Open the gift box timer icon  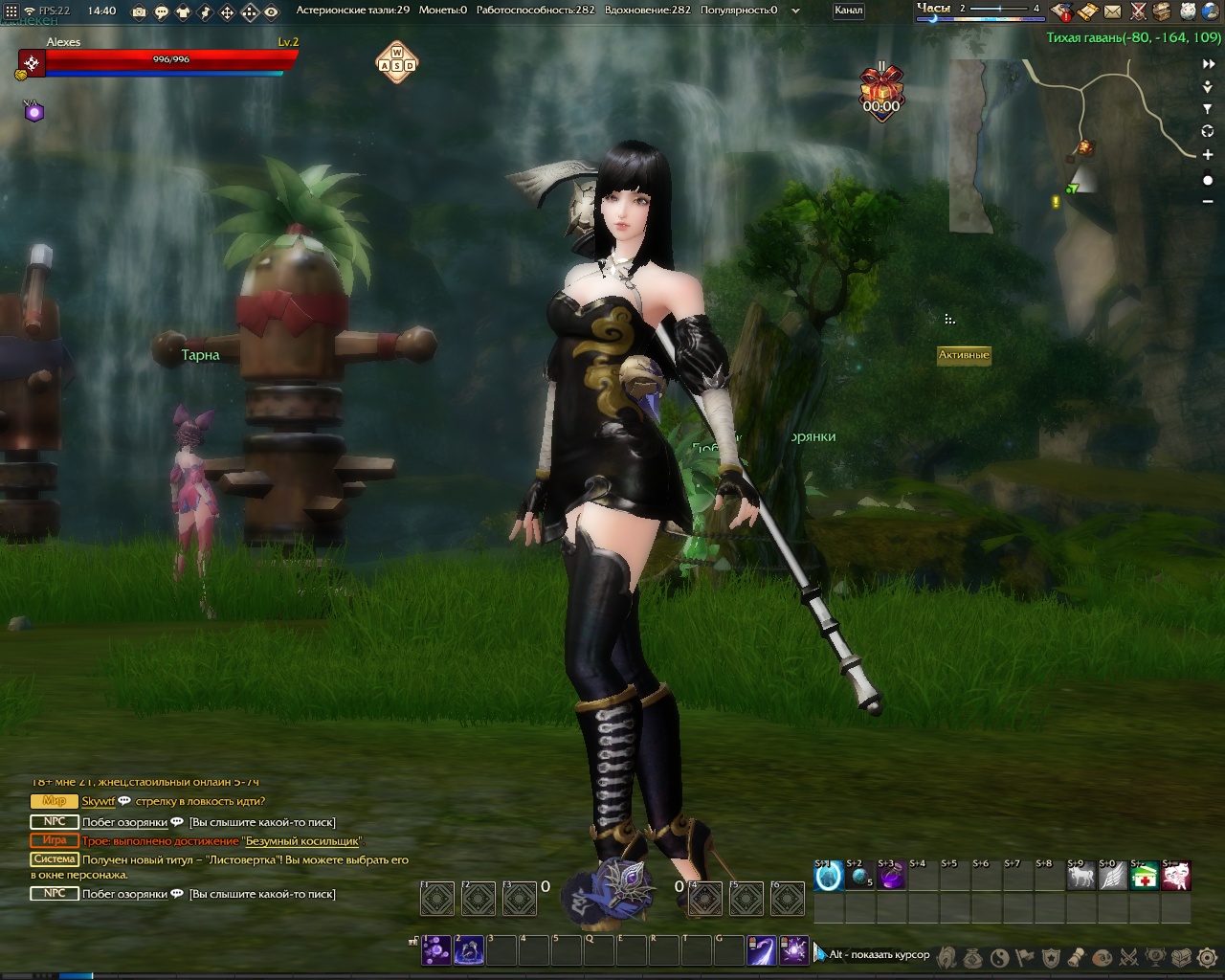coord(880,86)
